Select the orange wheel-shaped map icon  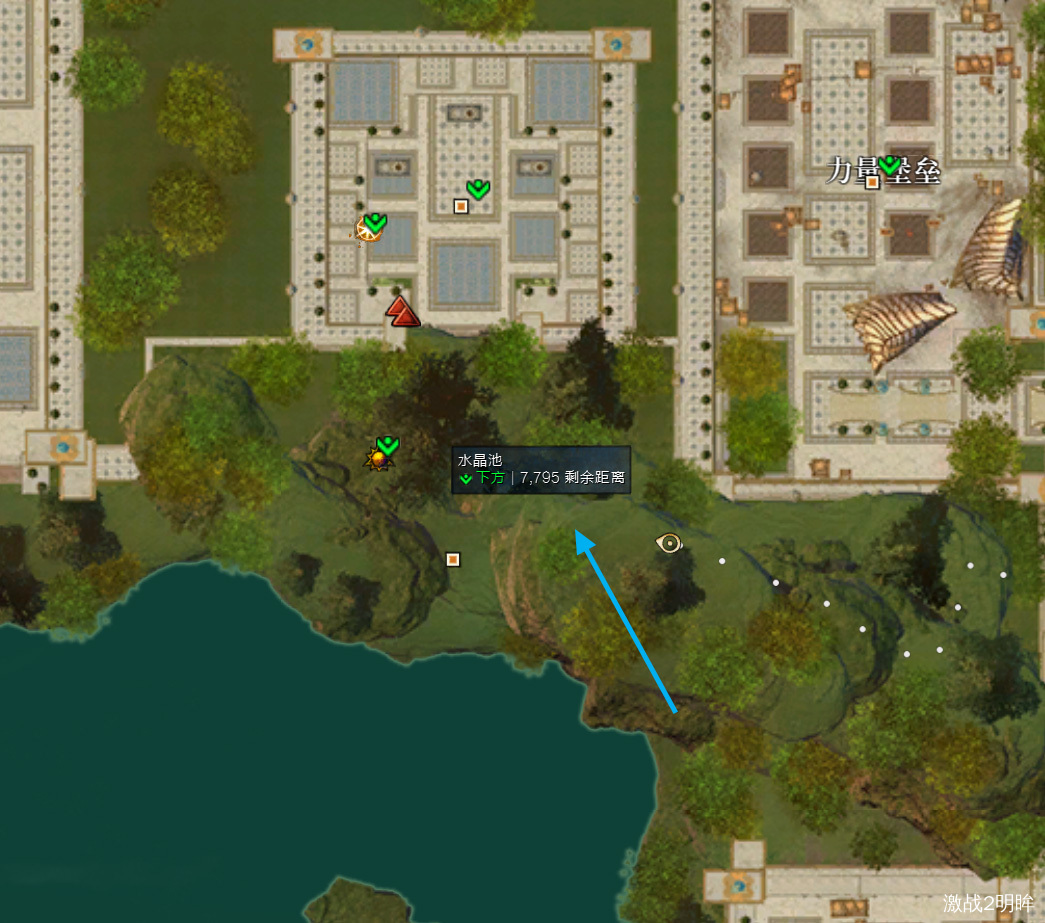tap(367, 230)
